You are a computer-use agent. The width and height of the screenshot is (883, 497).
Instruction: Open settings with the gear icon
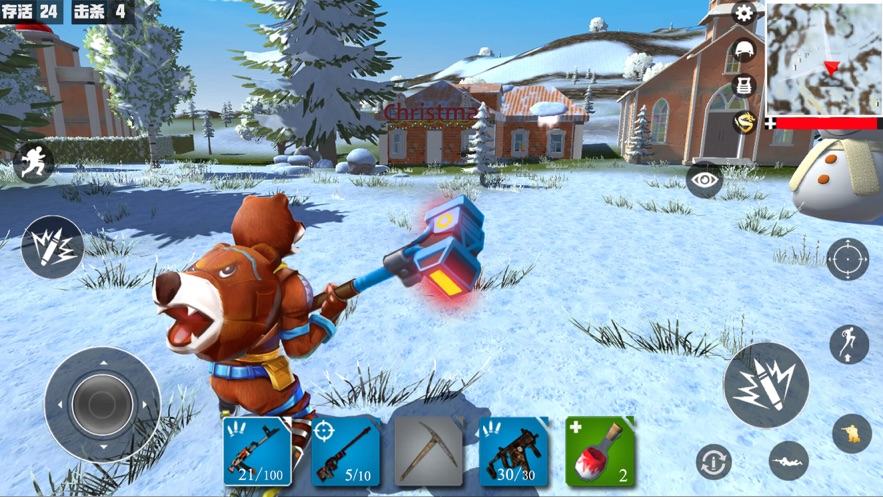744,13
